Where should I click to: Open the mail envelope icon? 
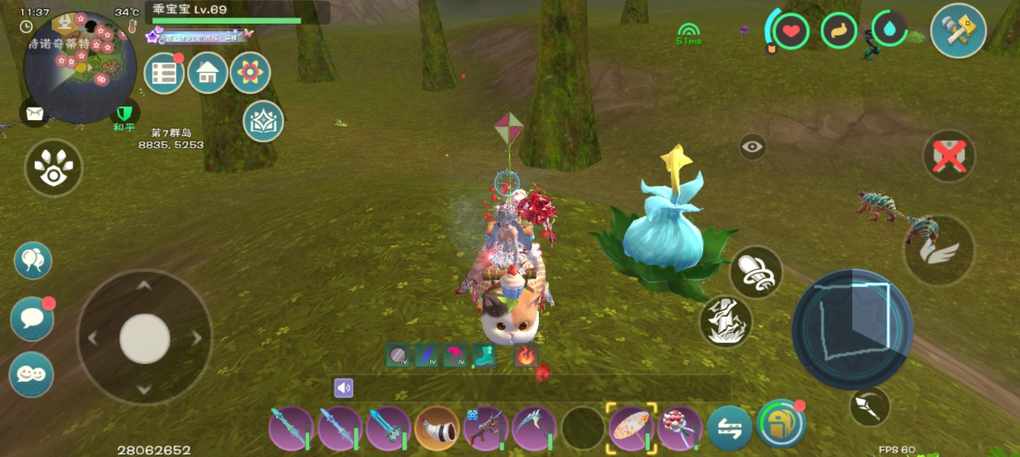tap(34, 113)
